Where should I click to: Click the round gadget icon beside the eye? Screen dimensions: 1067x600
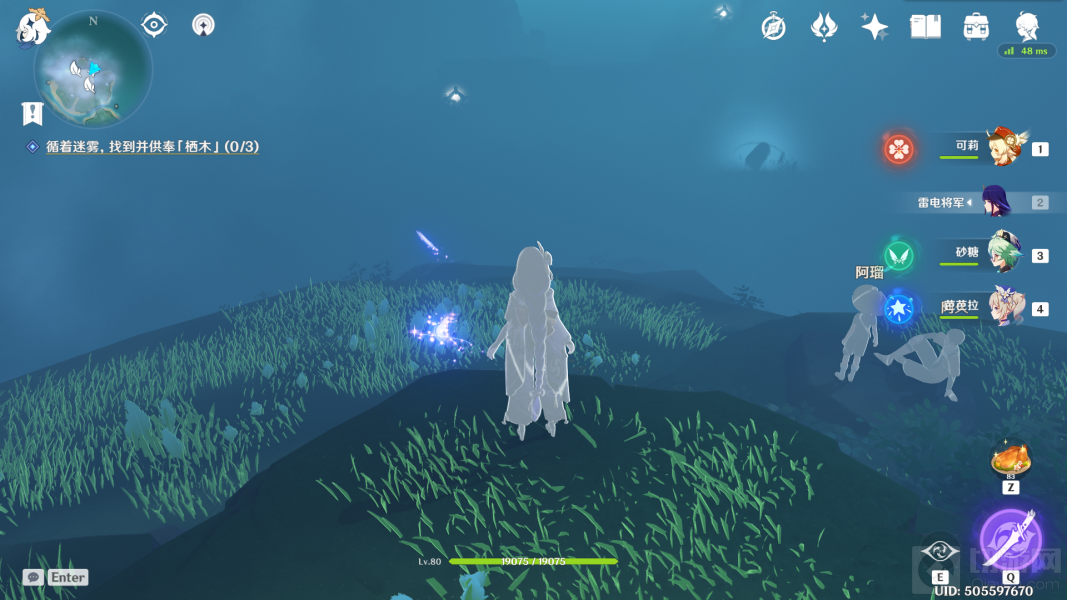[203, 24]
